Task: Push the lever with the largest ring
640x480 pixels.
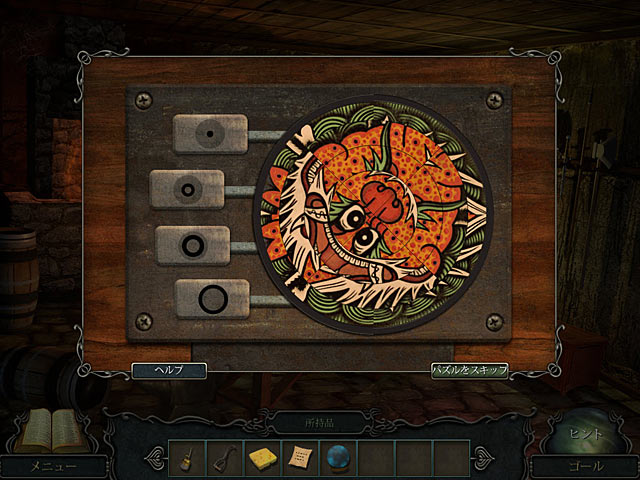Action: (211, 297)
